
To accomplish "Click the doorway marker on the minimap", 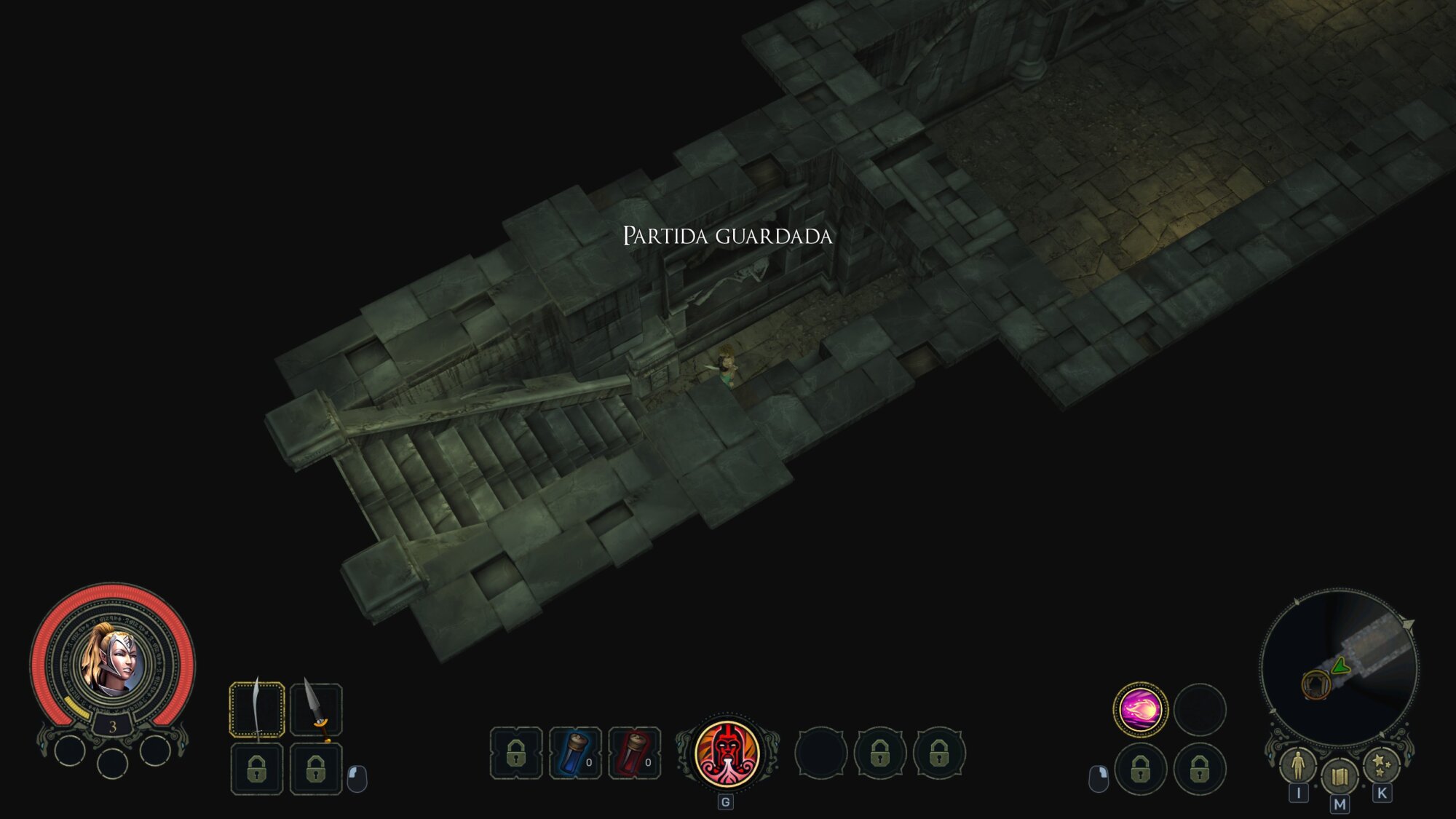I will (x=1315, y=684).
